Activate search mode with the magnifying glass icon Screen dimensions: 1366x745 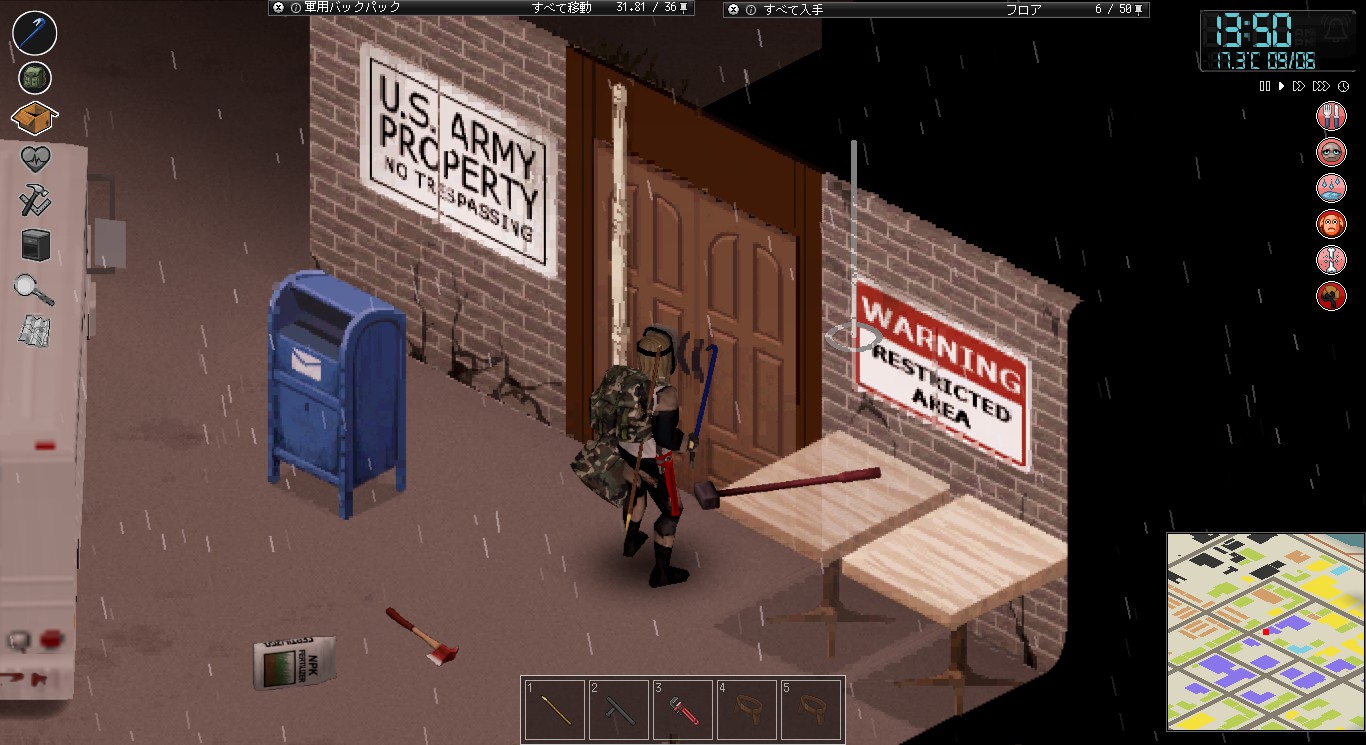(x=35, y=289)
